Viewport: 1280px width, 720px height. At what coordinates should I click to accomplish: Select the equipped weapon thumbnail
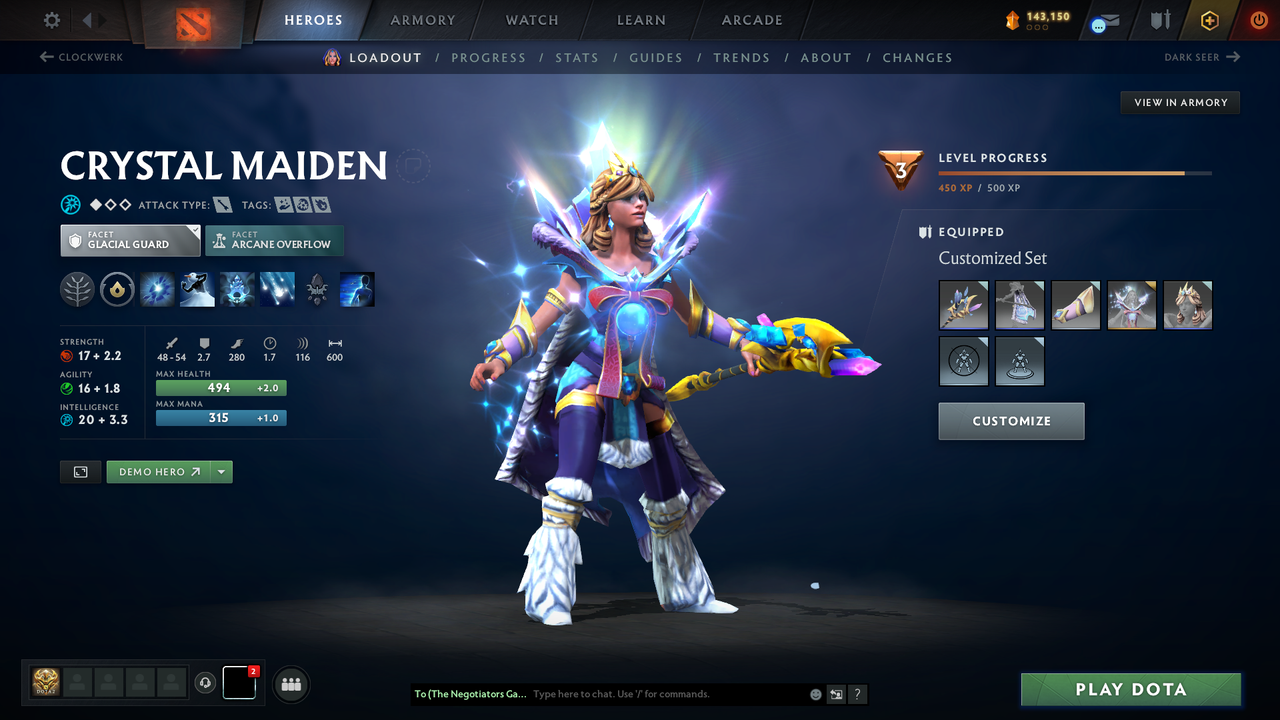pyautogui.click(x=963, y=305)
